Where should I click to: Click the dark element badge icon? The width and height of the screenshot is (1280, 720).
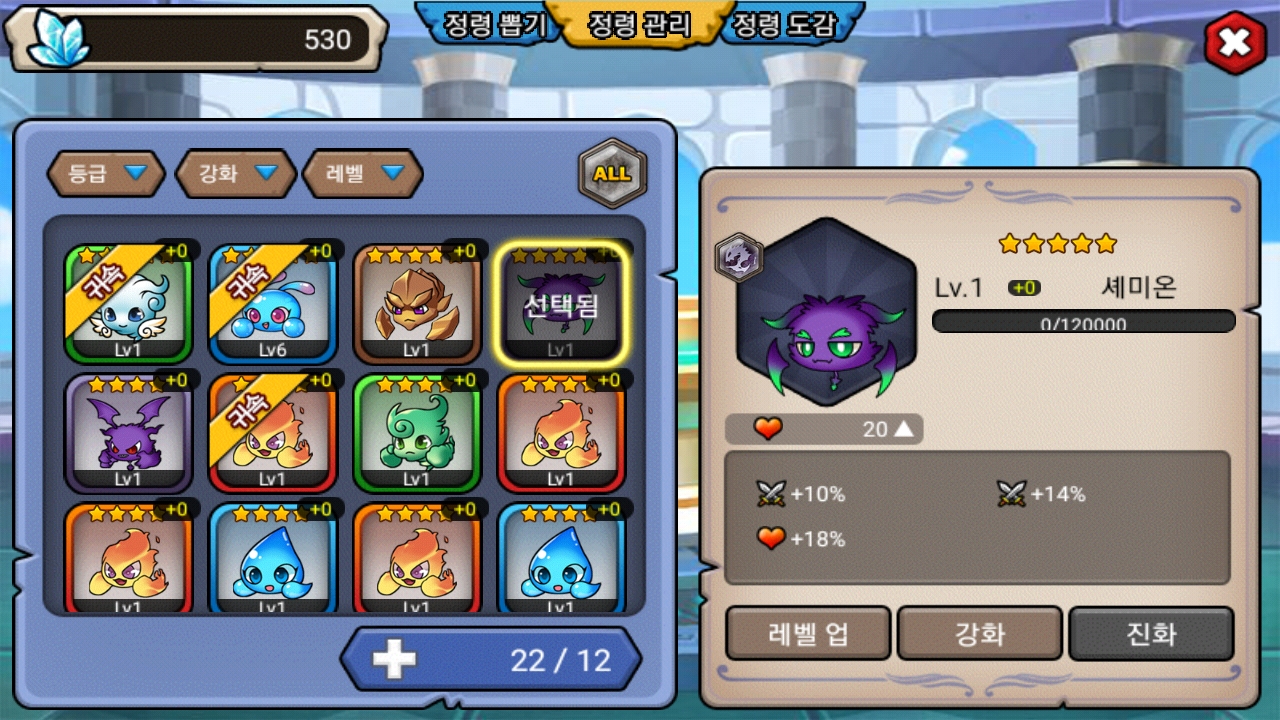(x=738, y=257)
